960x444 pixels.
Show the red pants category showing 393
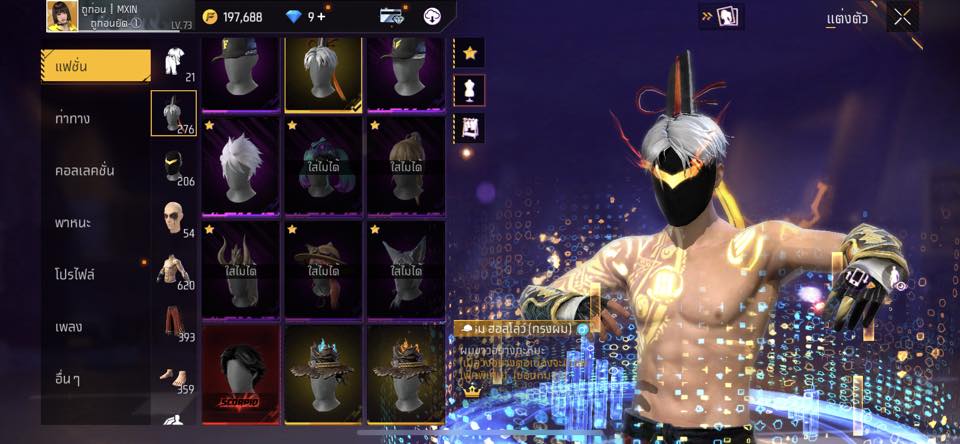coord(173,324)
